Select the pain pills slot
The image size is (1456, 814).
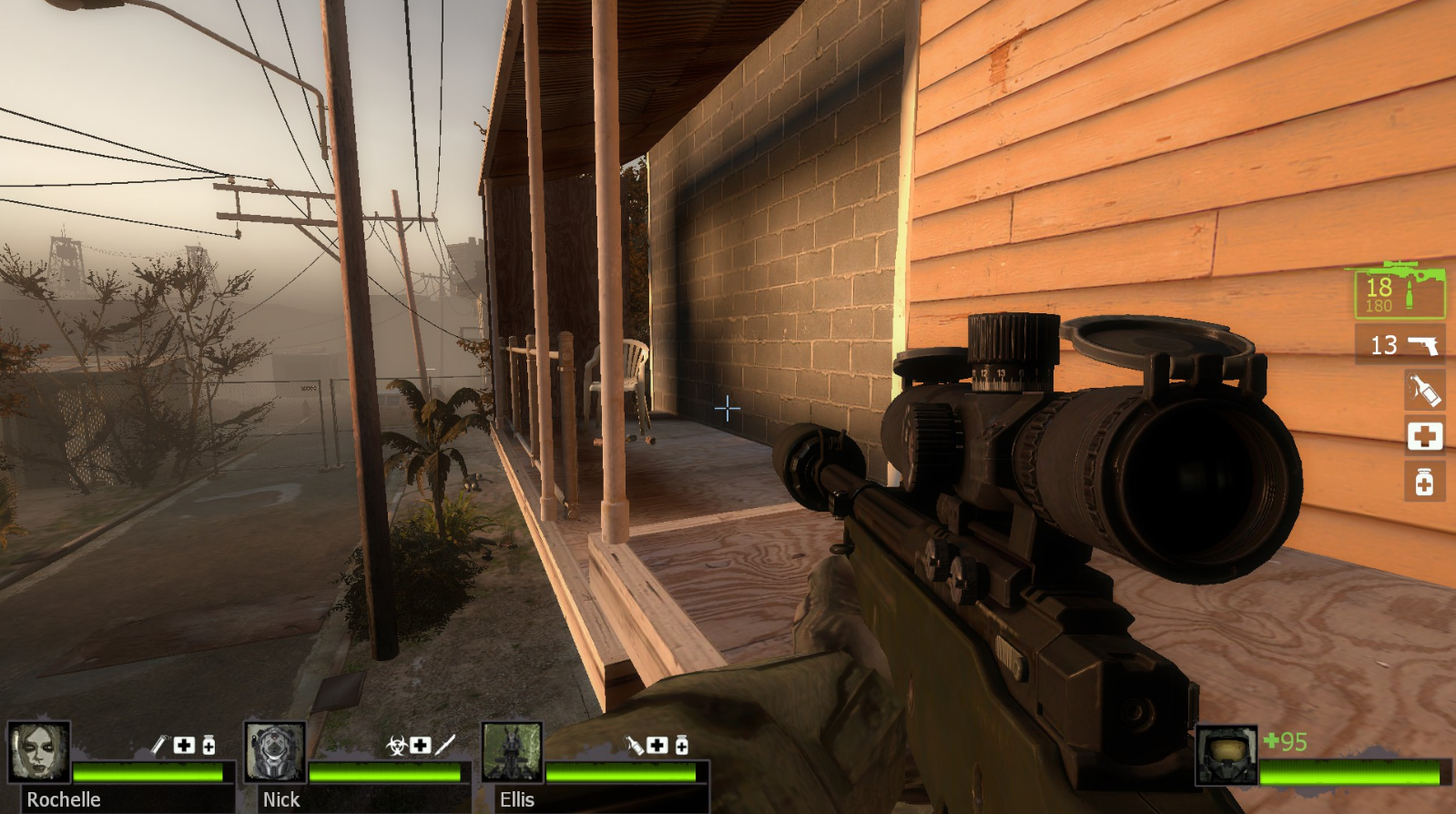(1424, 482)
